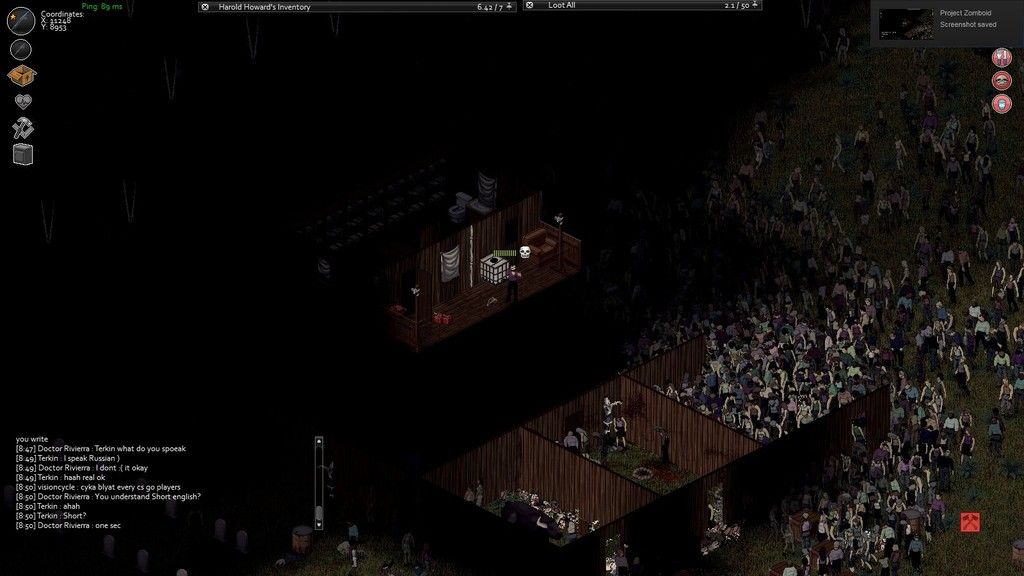1024x576 pixels.
Task: Open the crafting menu hammer icon
Action: click(22, 128)
